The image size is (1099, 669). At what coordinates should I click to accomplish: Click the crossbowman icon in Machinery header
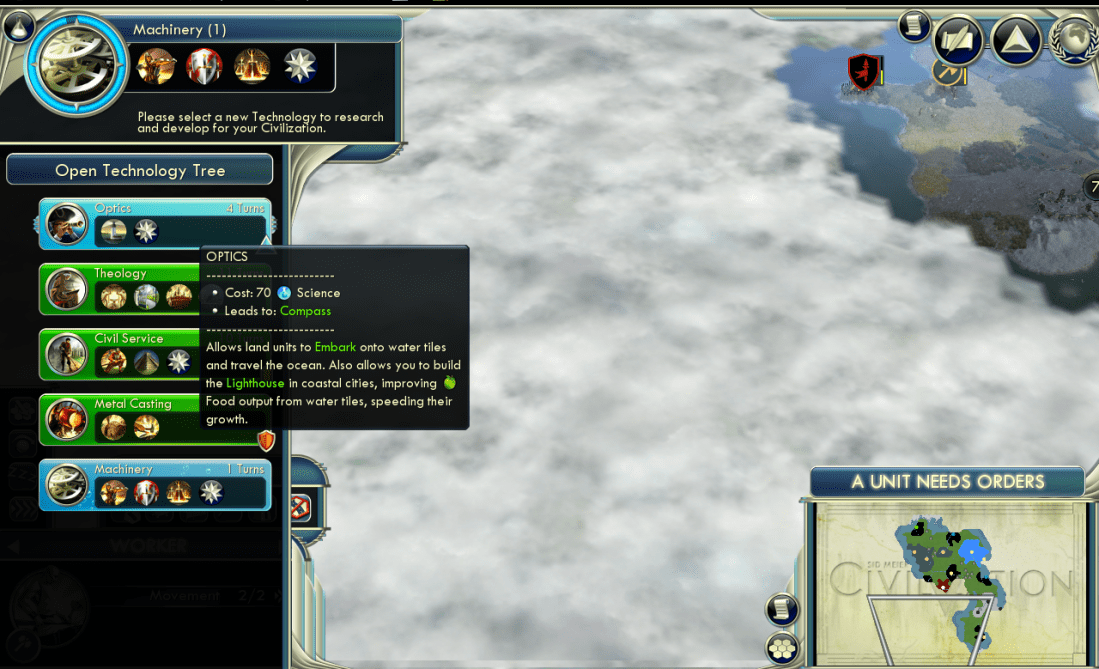click(x=157, y=66)
